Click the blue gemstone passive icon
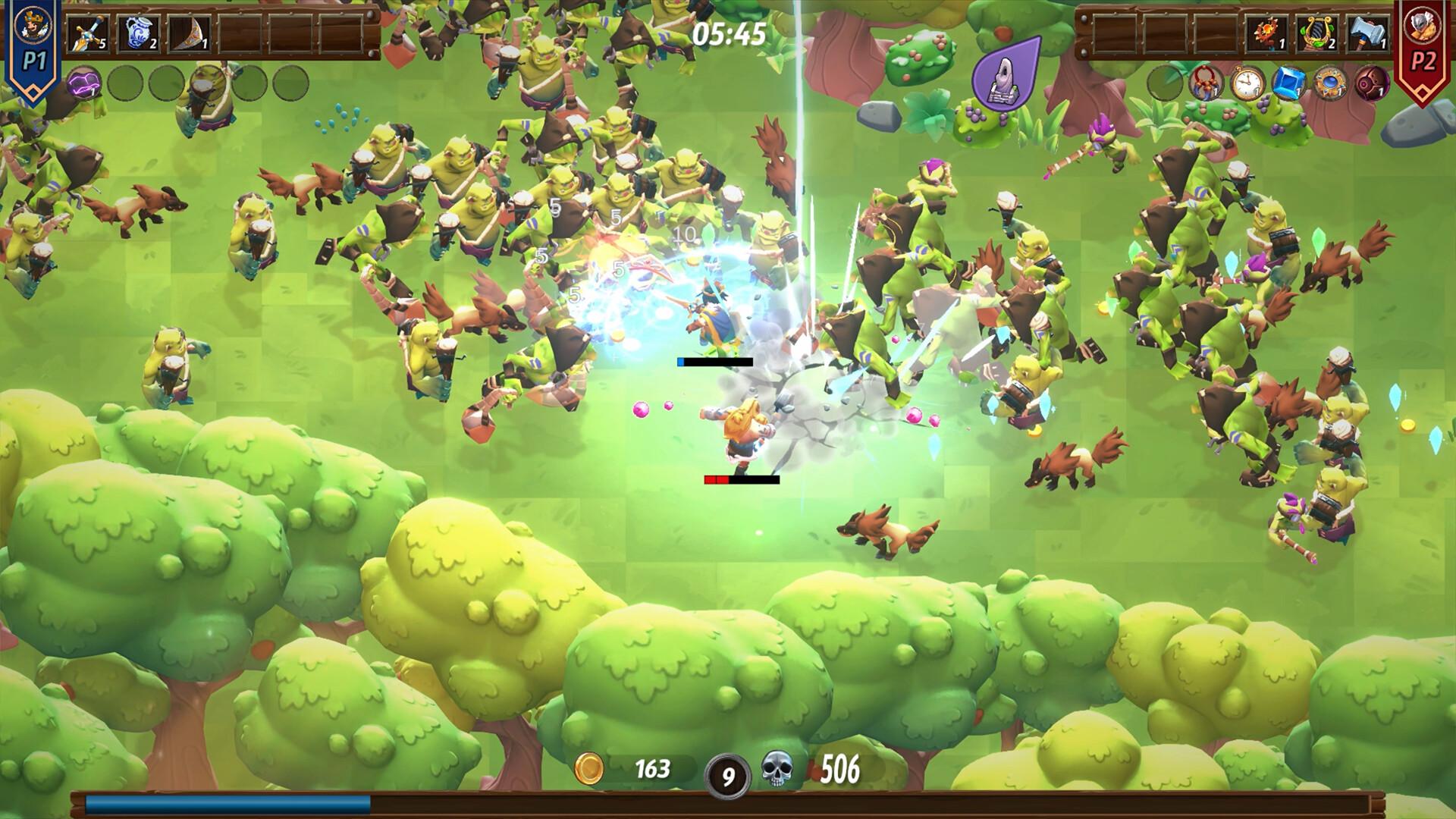Screen dimensions: 1456x819 1288,83
